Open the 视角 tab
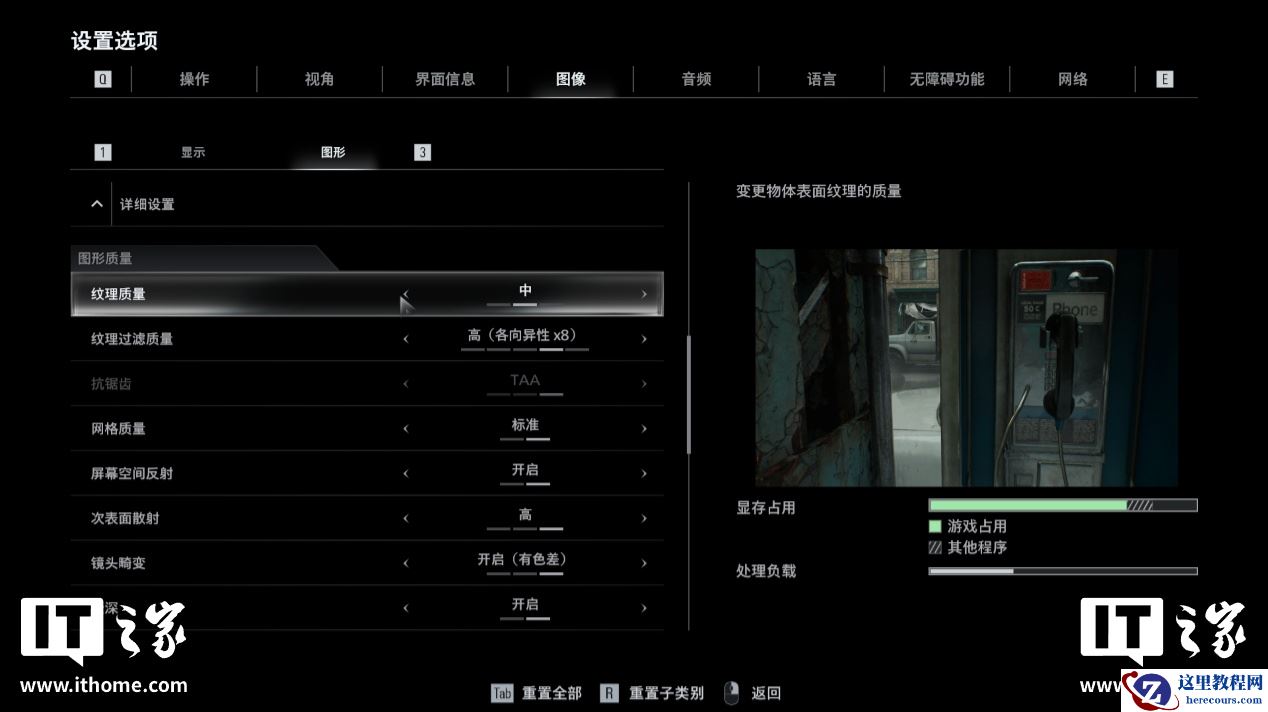The image size is (1268, 712). (x=319, y=79)
